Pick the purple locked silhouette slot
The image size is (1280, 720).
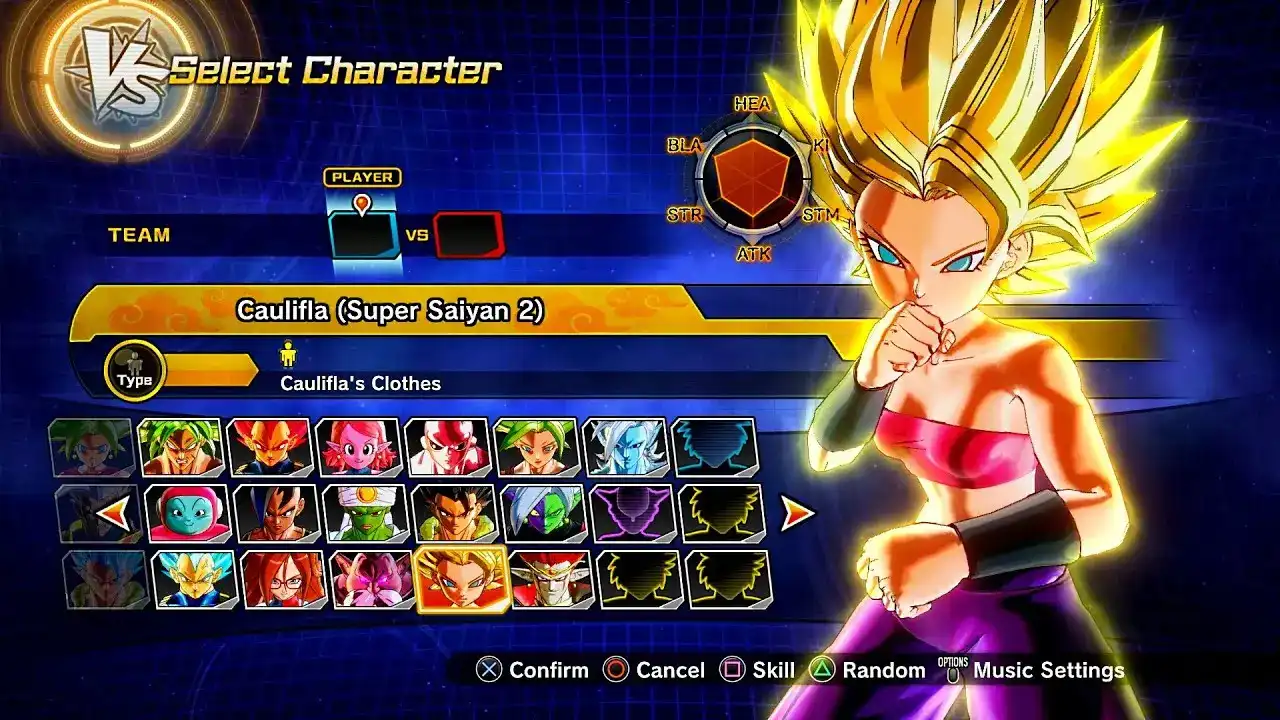click(x=632, y=513)
